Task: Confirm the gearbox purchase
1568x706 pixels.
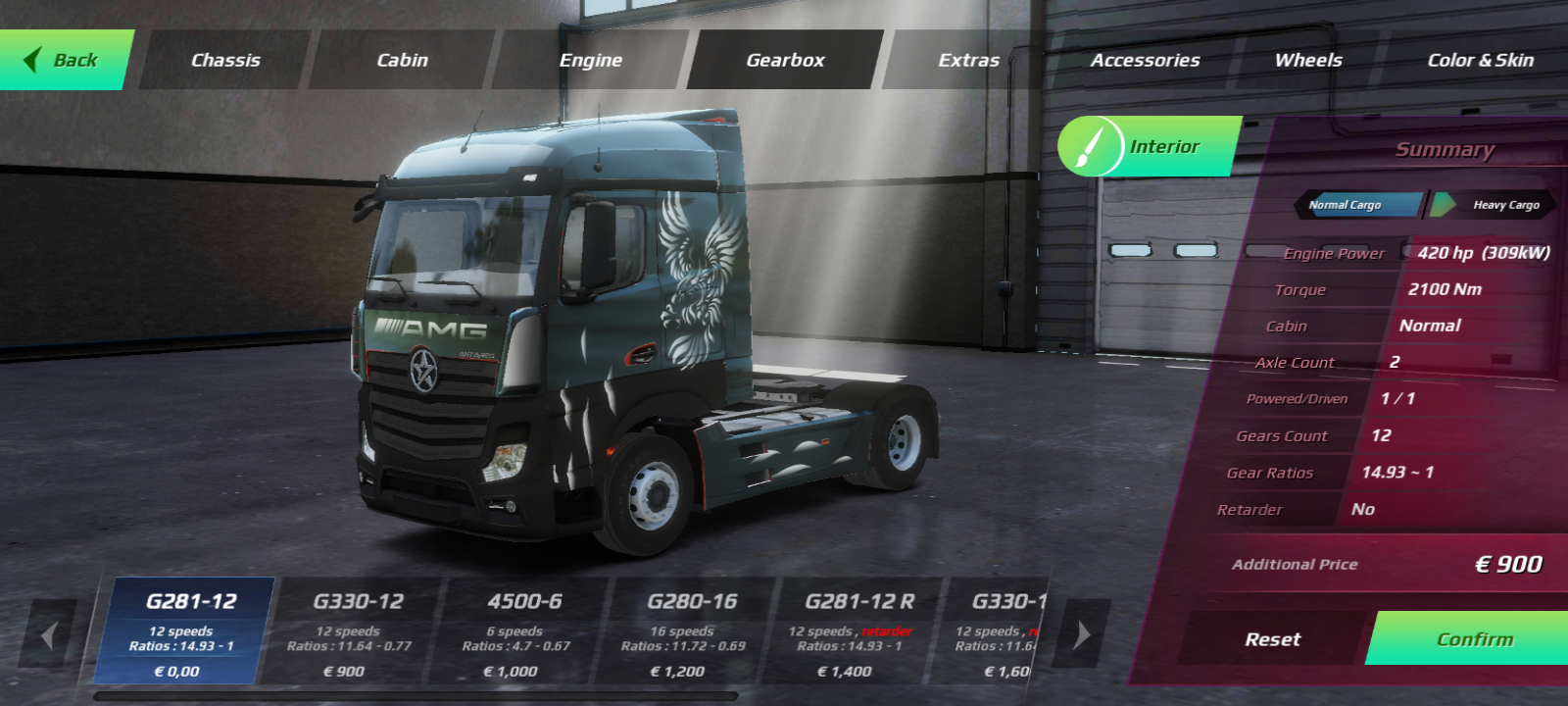Action: [x=1474, y=639]
